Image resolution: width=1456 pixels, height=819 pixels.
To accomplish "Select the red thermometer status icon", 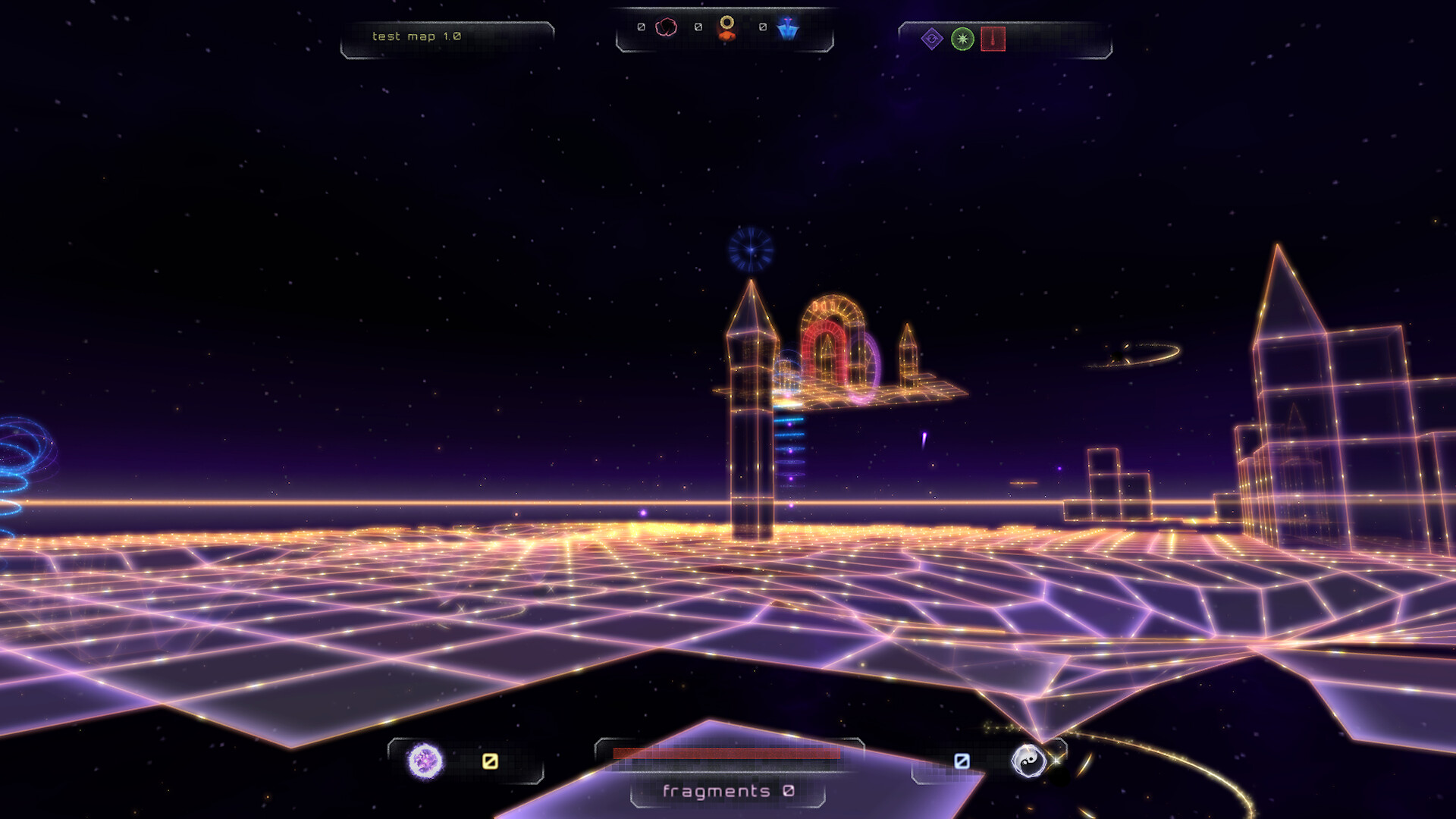I will [992, 39].
